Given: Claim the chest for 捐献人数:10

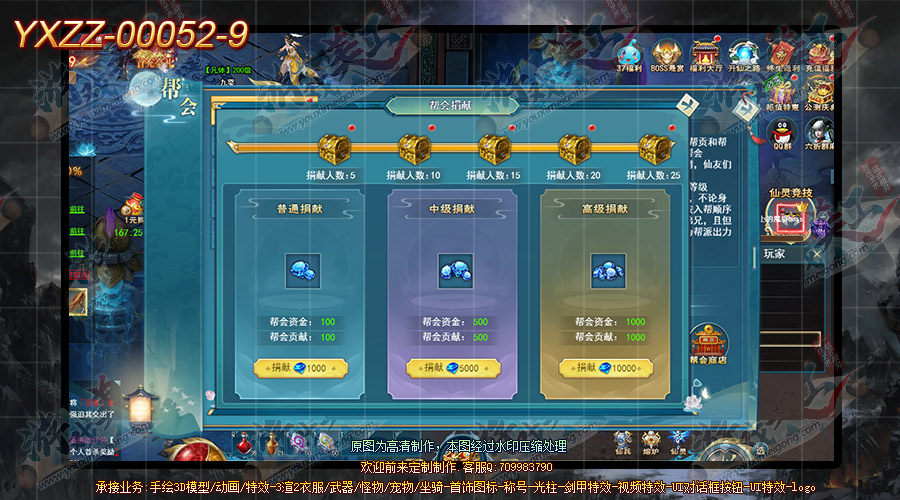Looking at the screenshot, I should (x=414, y=151).
